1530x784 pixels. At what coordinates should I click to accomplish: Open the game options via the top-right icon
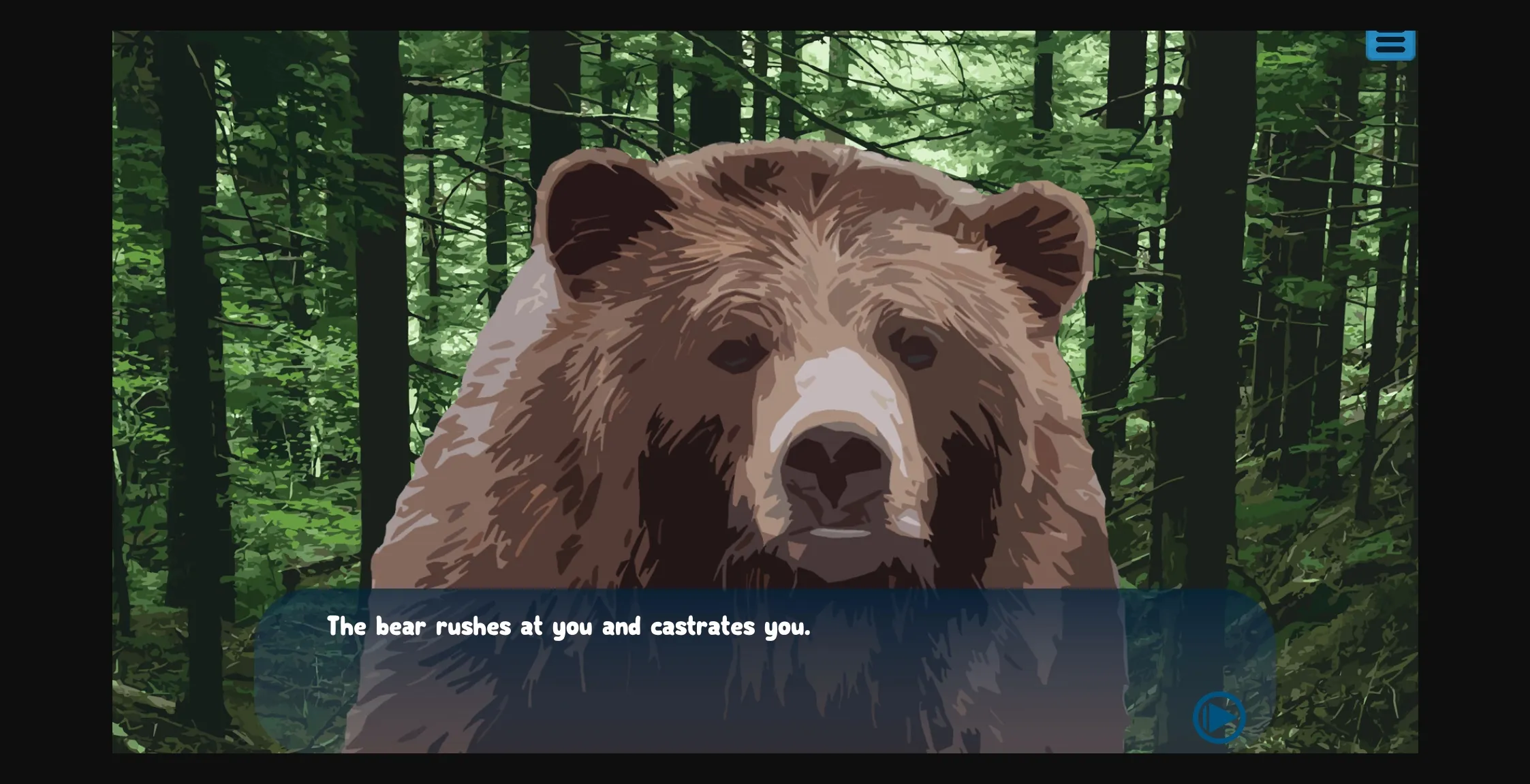[1391, 44]
